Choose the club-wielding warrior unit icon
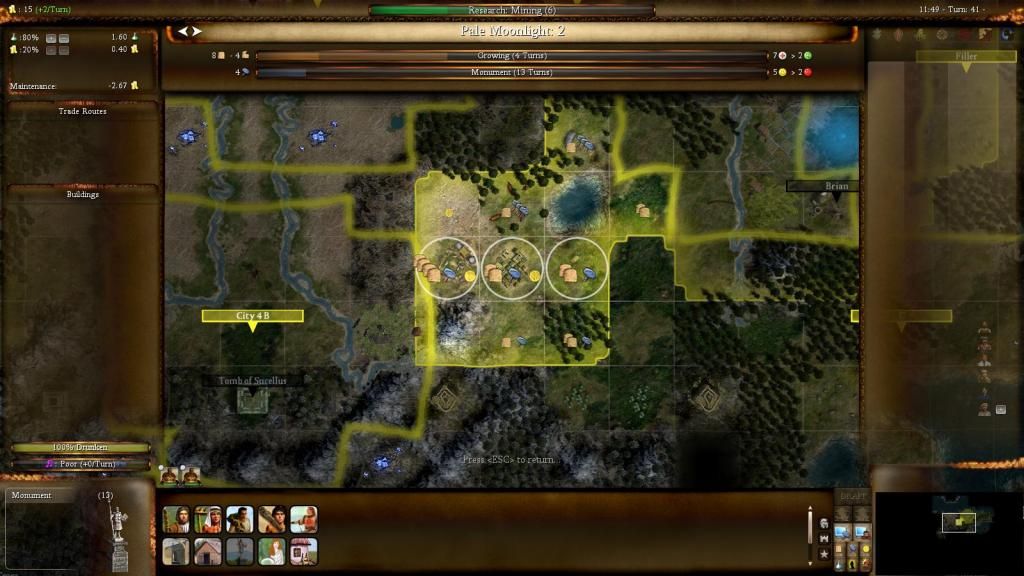1024x576 pixels. pos(272,520)
